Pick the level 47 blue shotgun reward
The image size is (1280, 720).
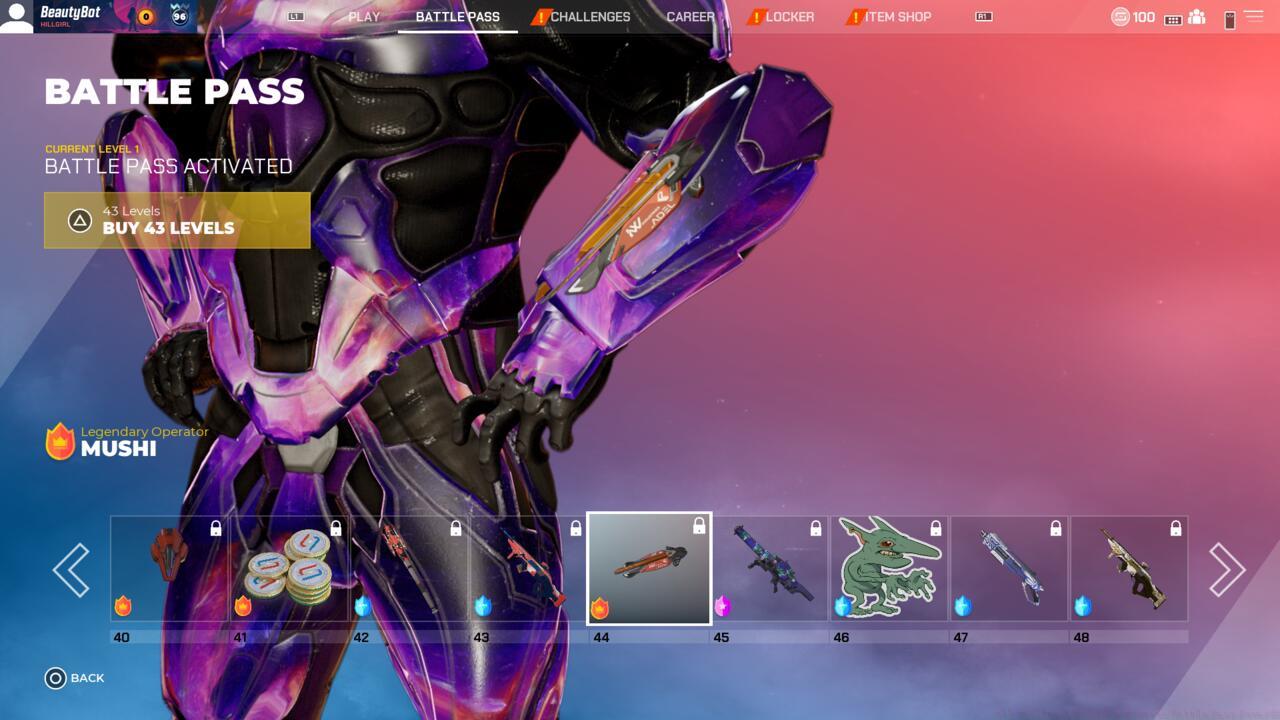(x=1009, y=569)
